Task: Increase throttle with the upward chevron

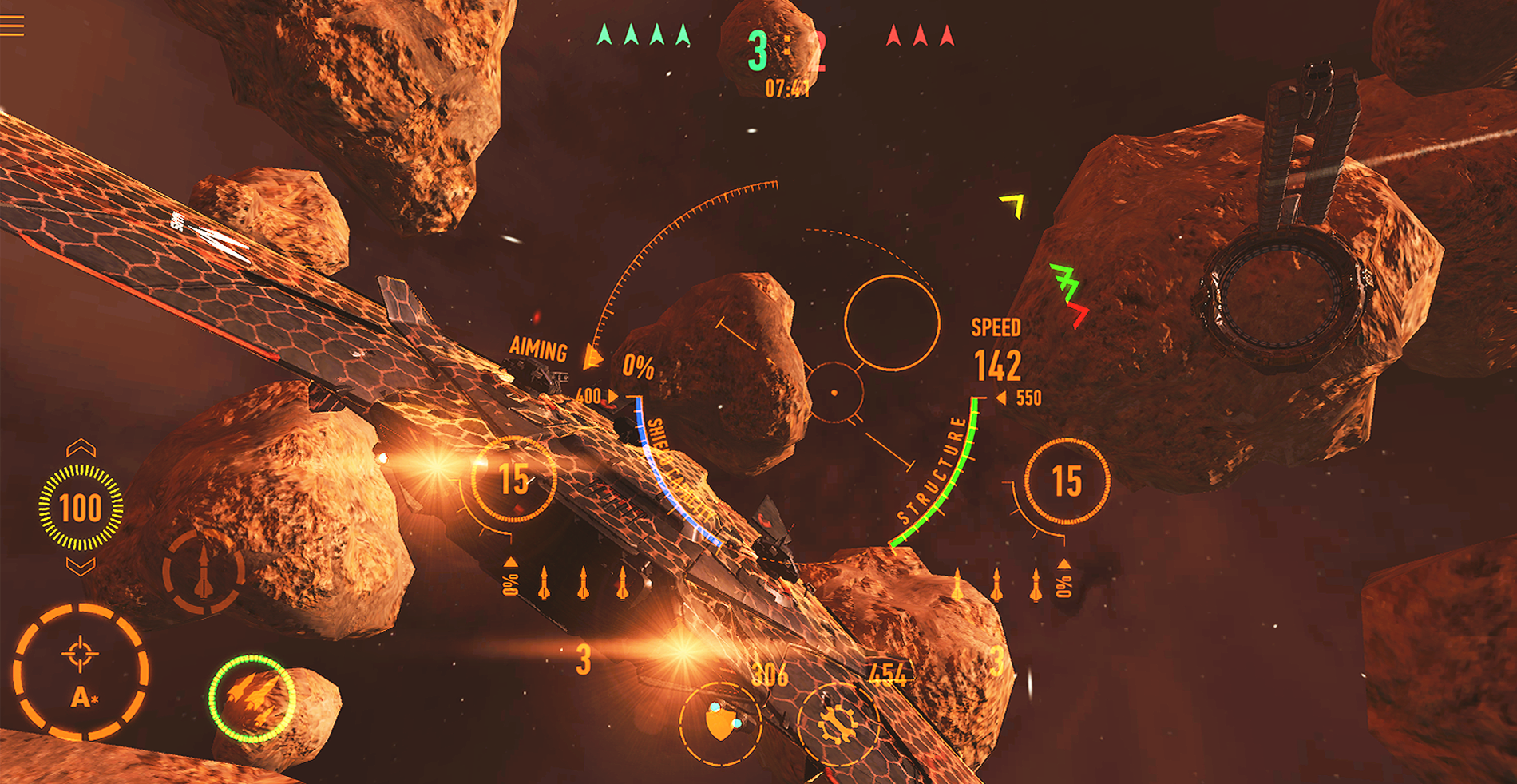Action: tap(80, 445)
